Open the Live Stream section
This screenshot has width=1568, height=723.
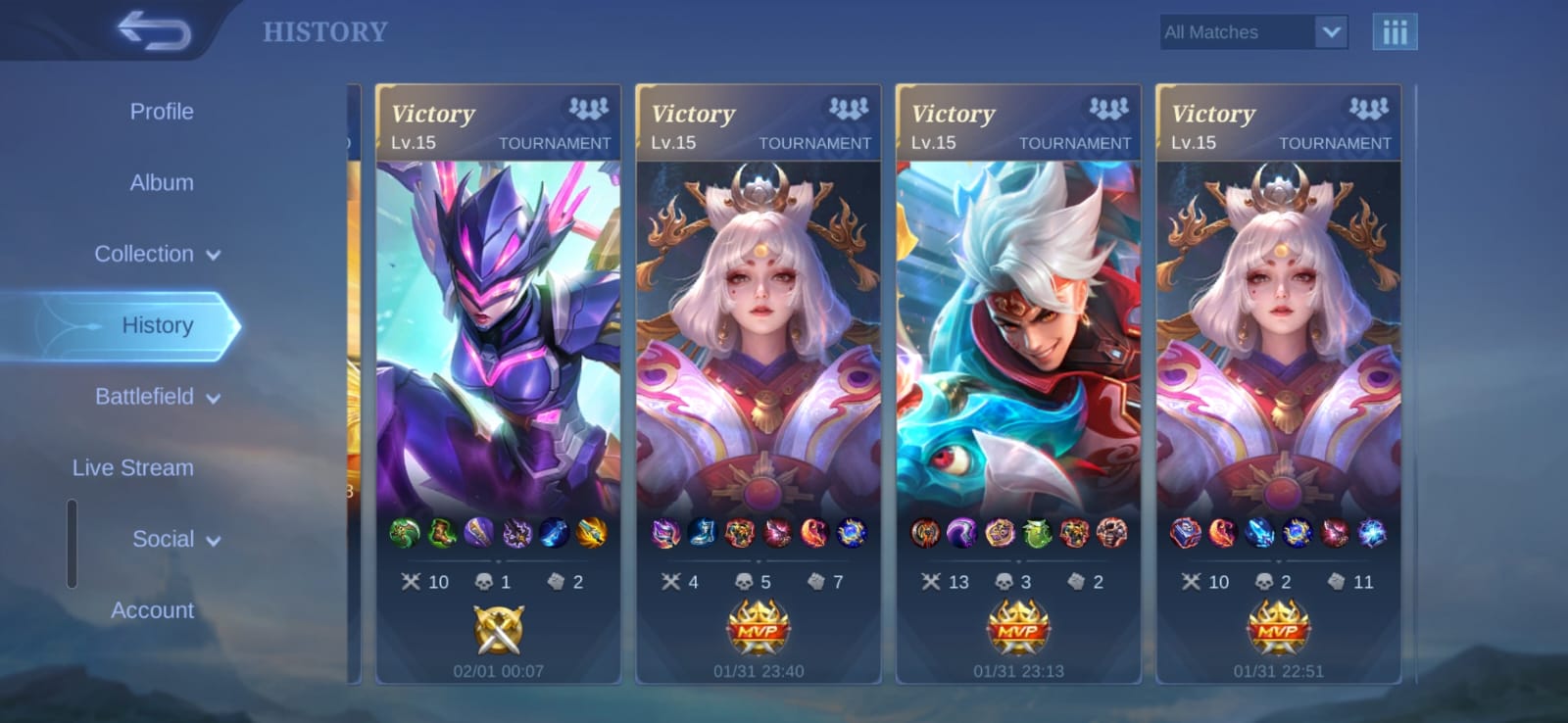[x=133, y=468]
